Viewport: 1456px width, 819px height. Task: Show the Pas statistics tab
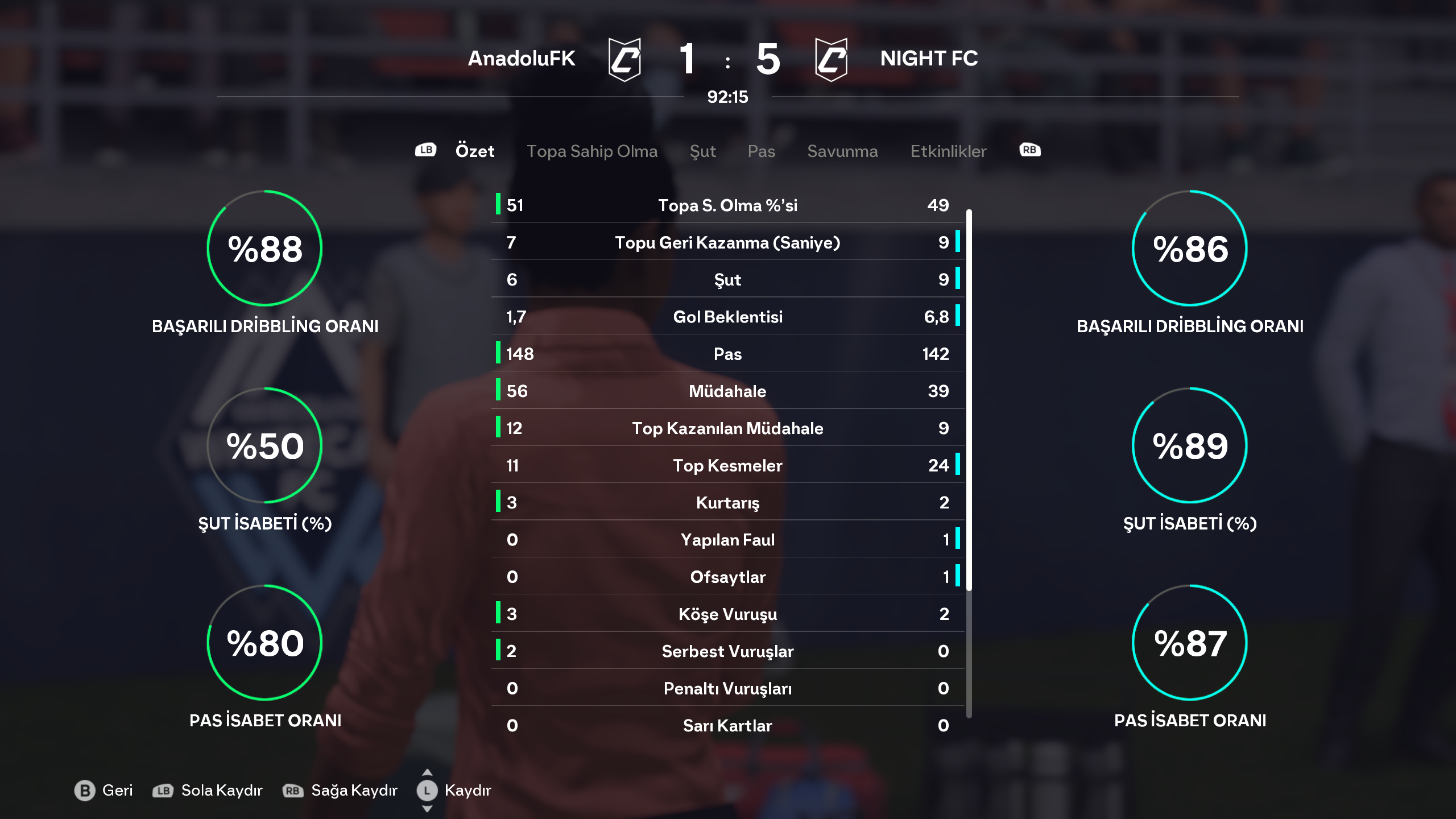tap(761, 151)
